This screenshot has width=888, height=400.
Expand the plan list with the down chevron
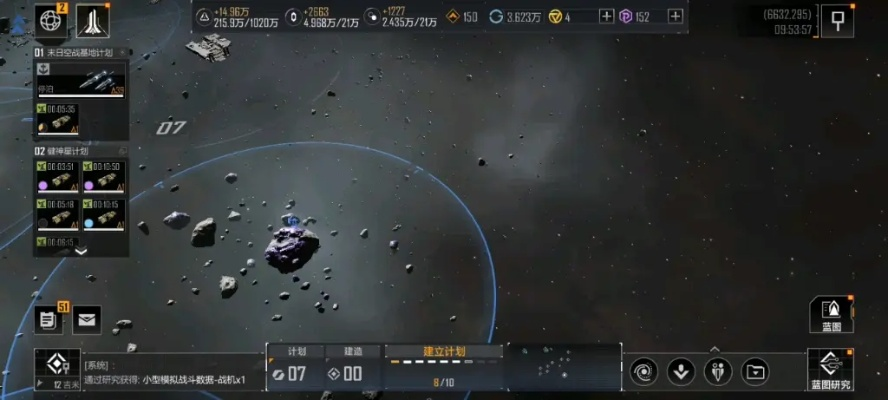[81, 252]
